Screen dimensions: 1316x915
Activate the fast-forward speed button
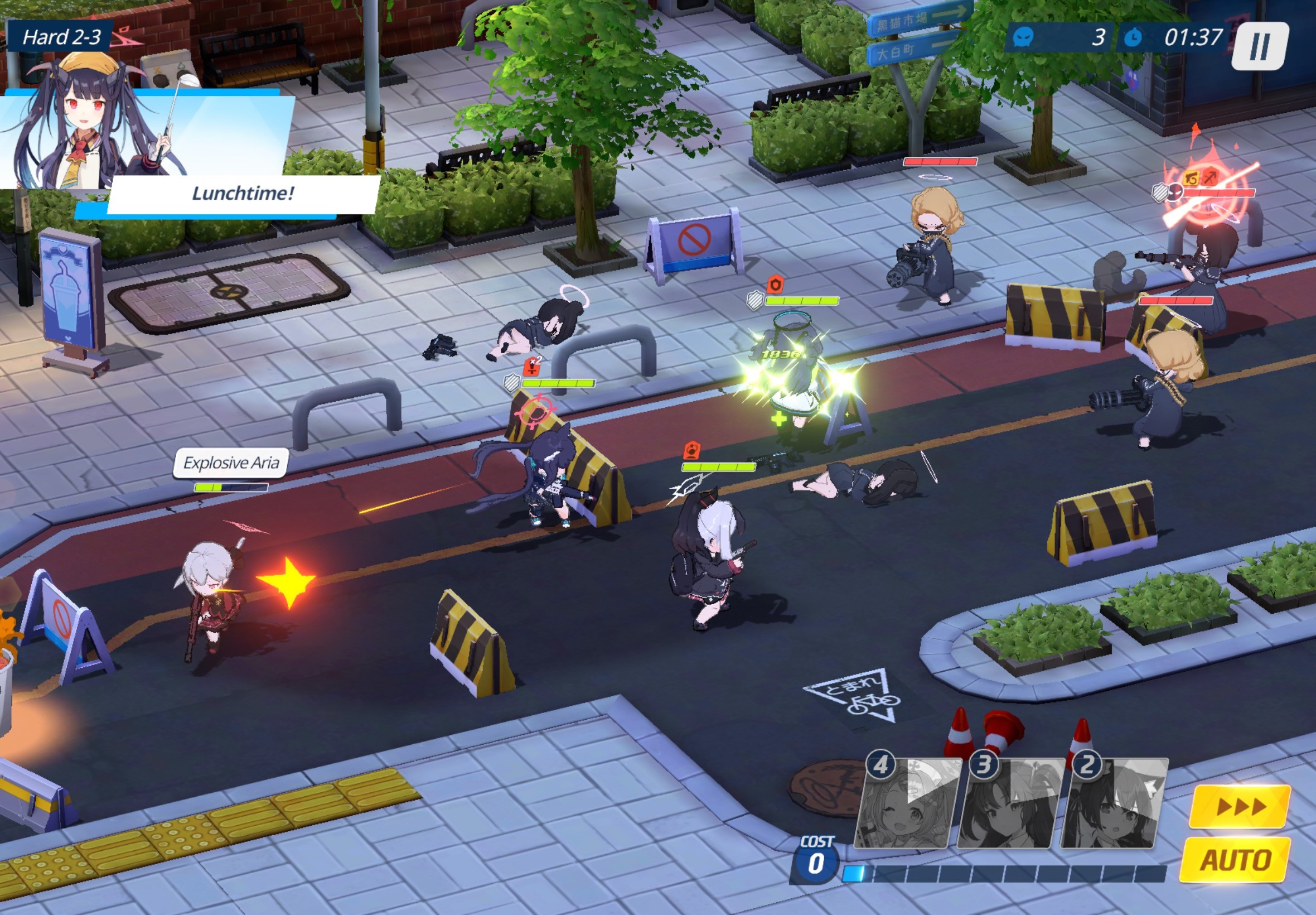coord(1240,807)
